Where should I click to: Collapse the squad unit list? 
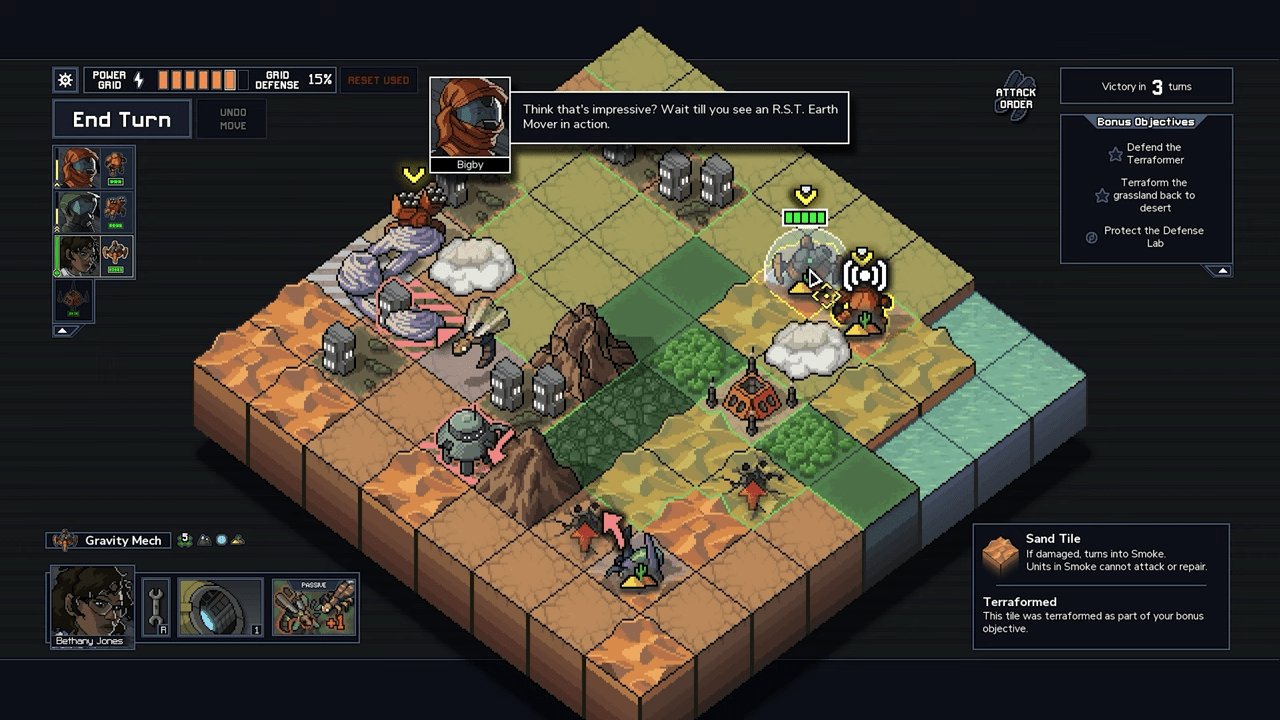(x=62, y=330)
